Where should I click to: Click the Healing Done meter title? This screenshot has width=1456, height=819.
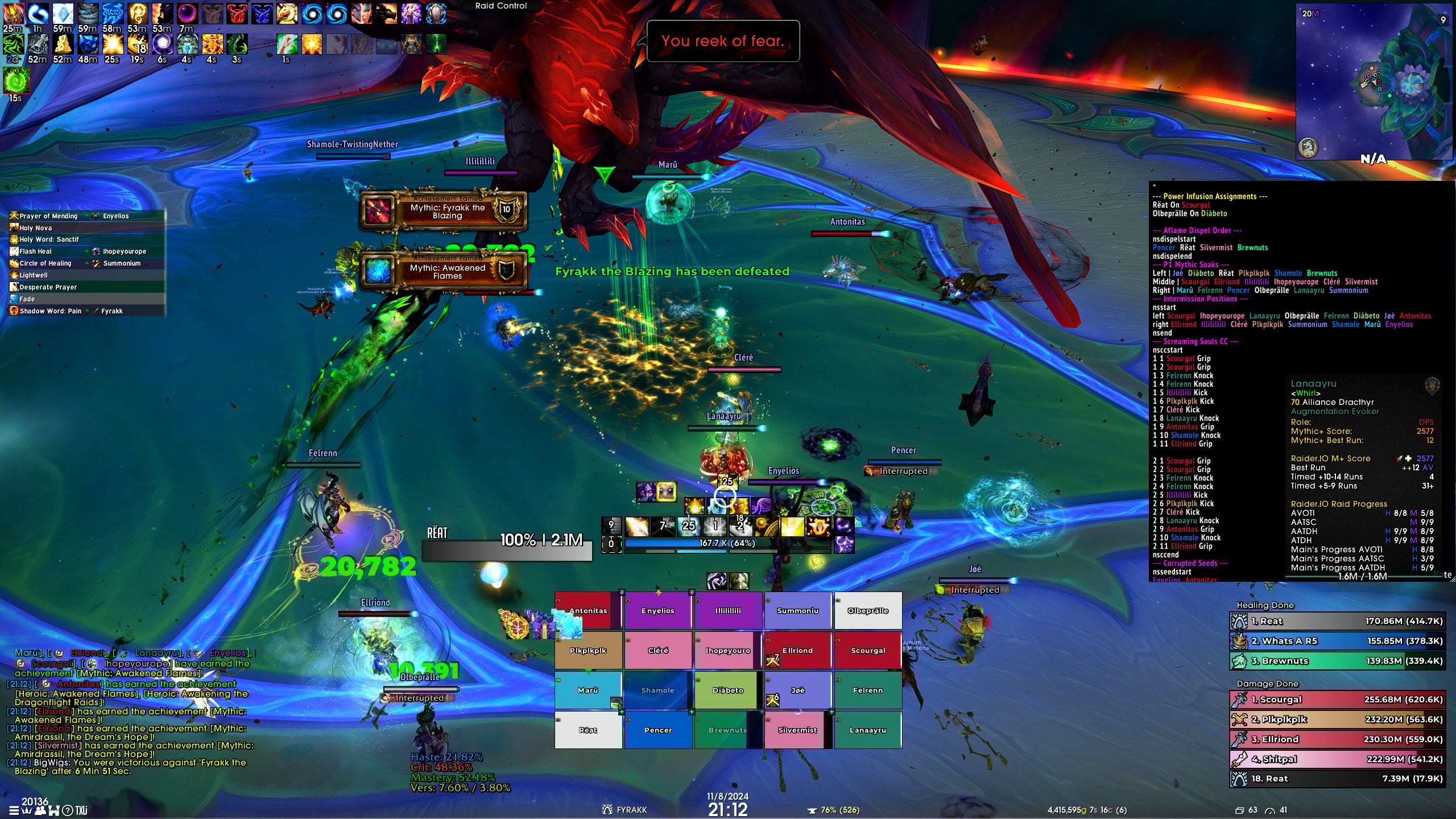pyautogui.click(x=1265, y=605)
